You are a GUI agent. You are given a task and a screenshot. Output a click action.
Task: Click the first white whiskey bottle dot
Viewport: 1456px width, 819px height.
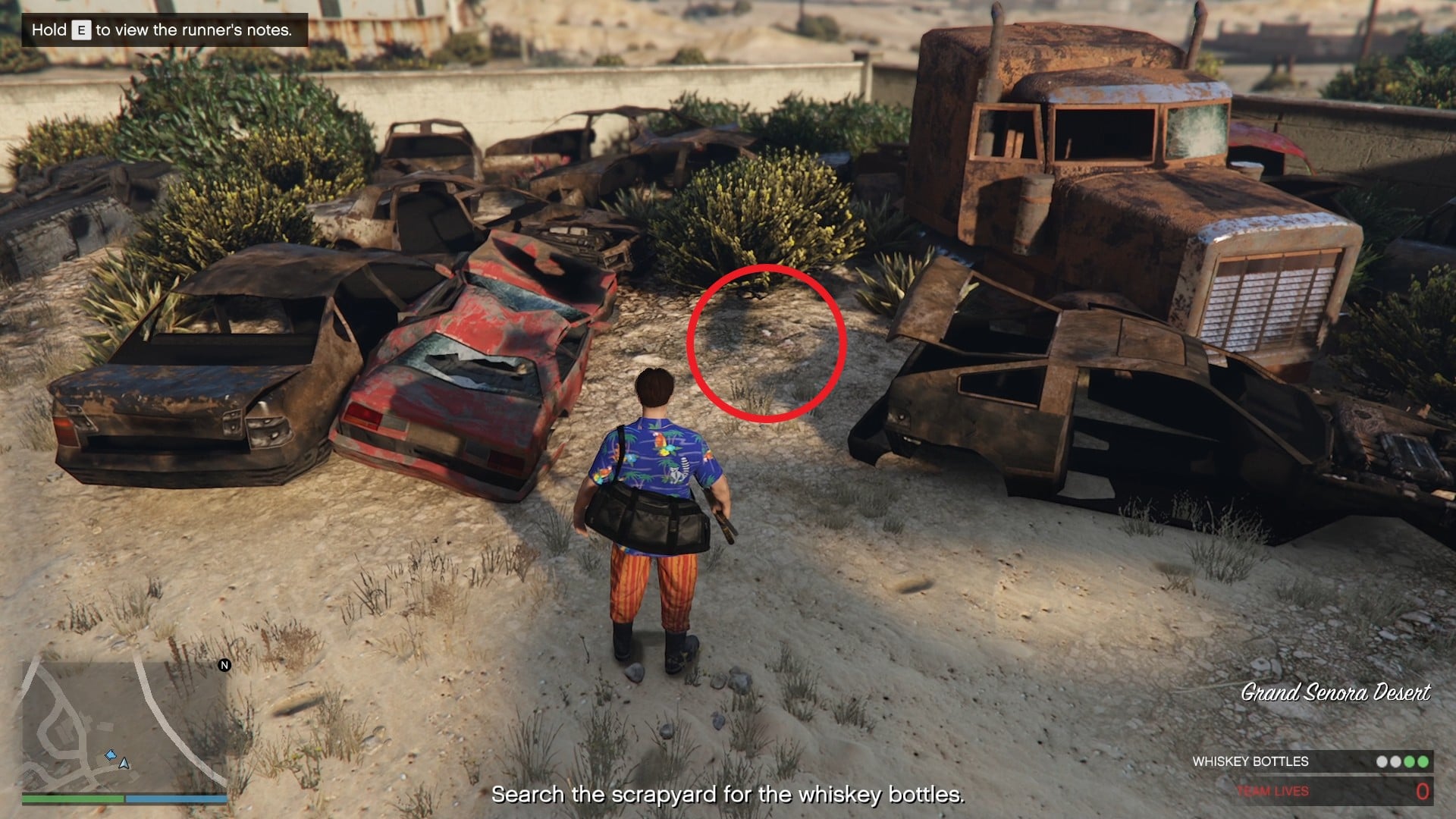[x=1382, y=761]
